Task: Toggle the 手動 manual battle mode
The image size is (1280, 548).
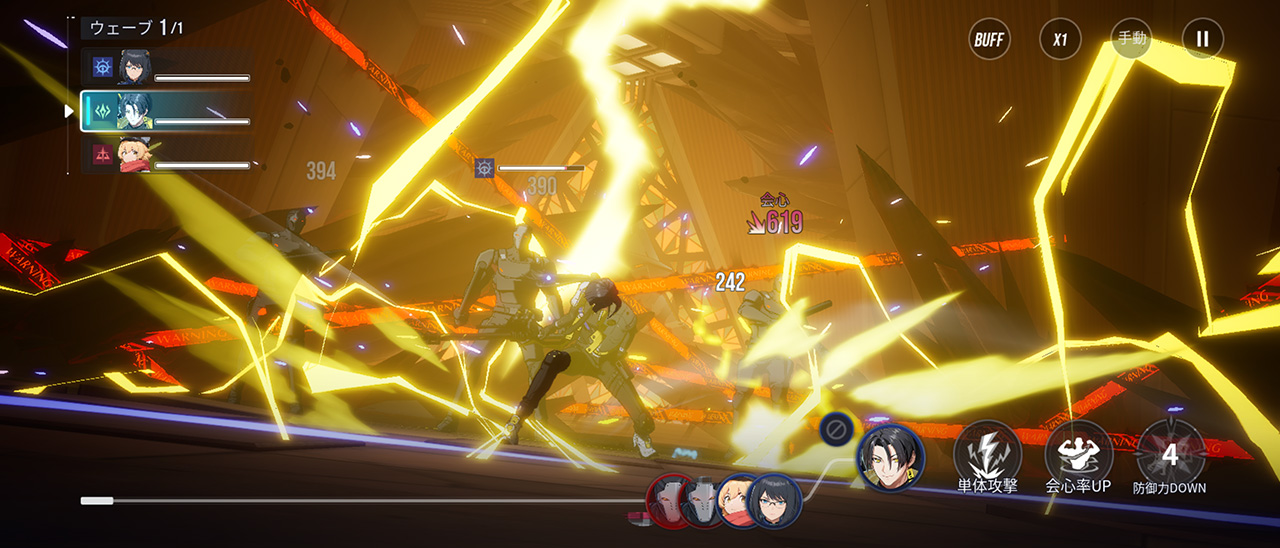Action: 1132,40
